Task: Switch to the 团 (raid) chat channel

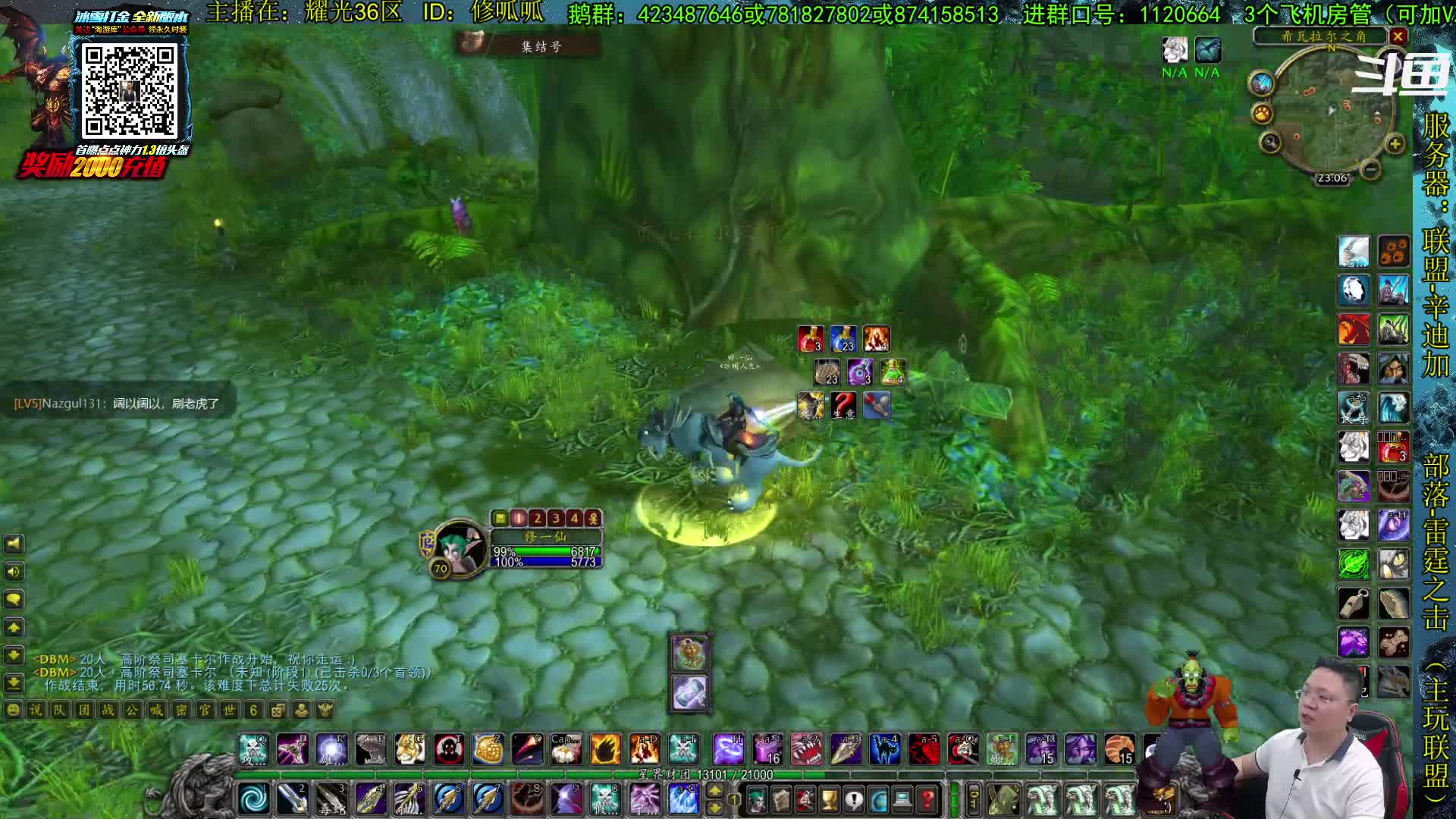Action: coord(84,711)
